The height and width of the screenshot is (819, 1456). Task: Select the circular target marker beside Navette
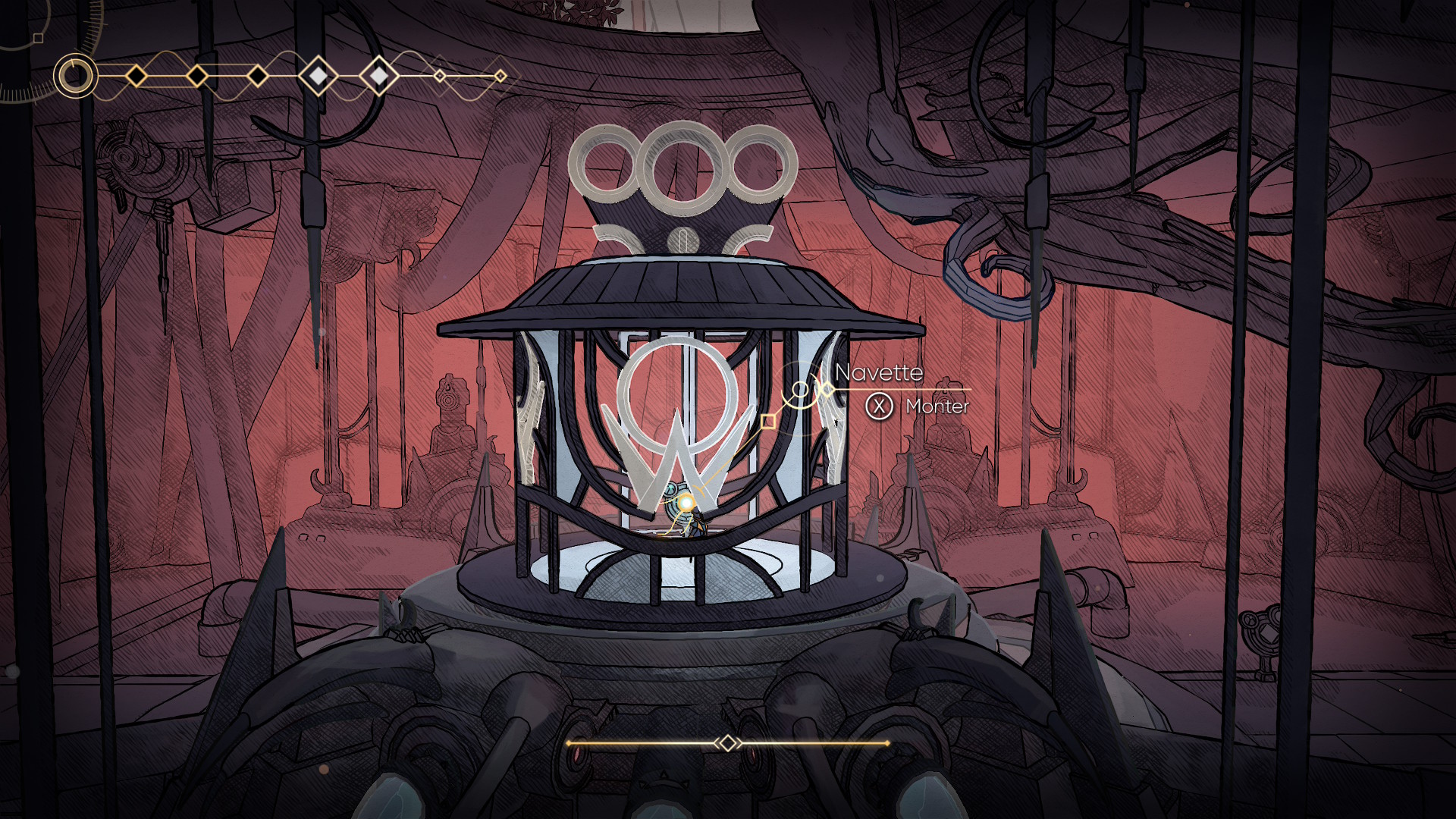[800, 390]
